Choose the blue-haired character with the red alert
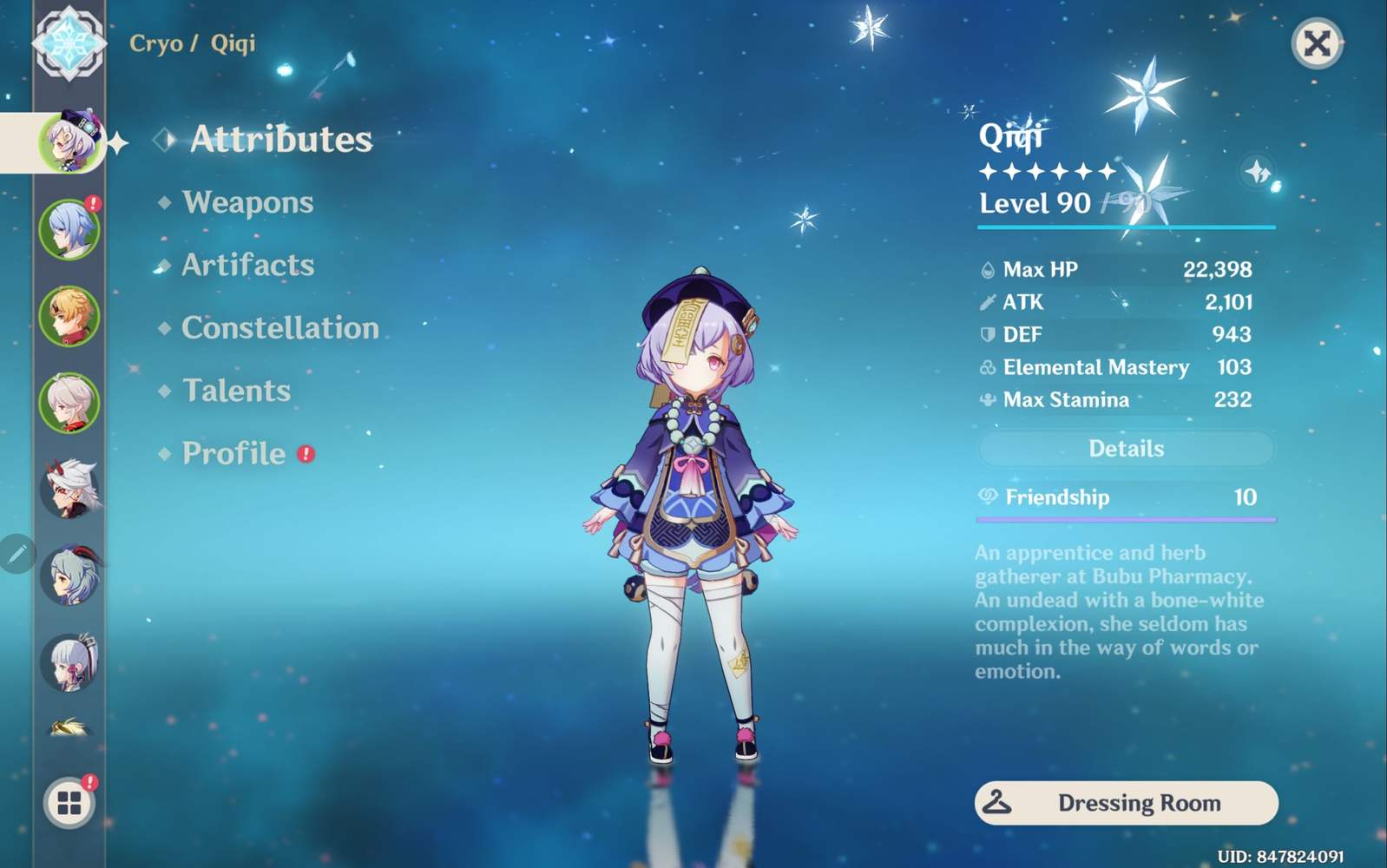This screenshot has height=868, width=1387. (x=69, y=229)
